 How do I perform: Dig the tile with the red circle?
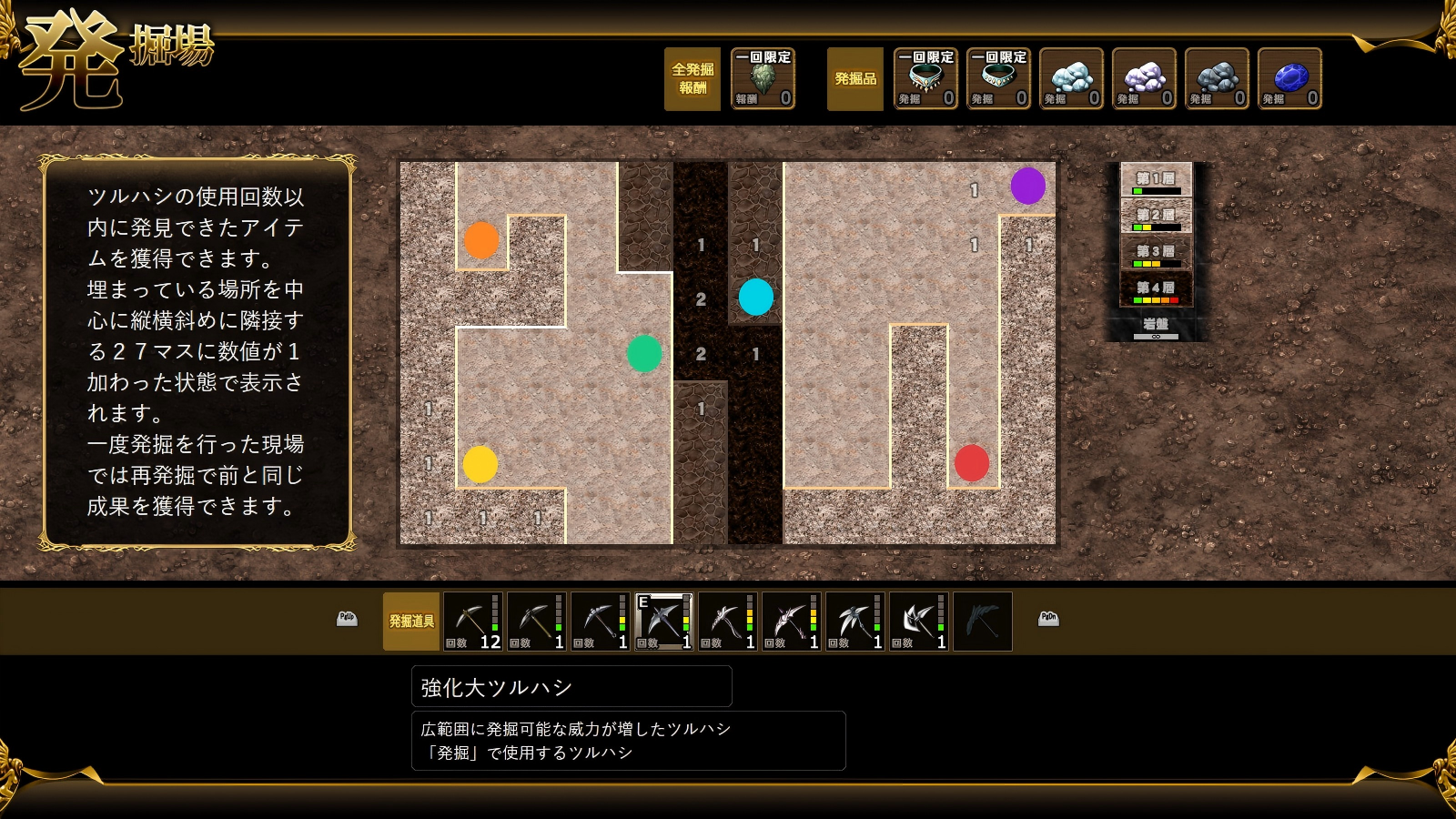click(972, 463)
